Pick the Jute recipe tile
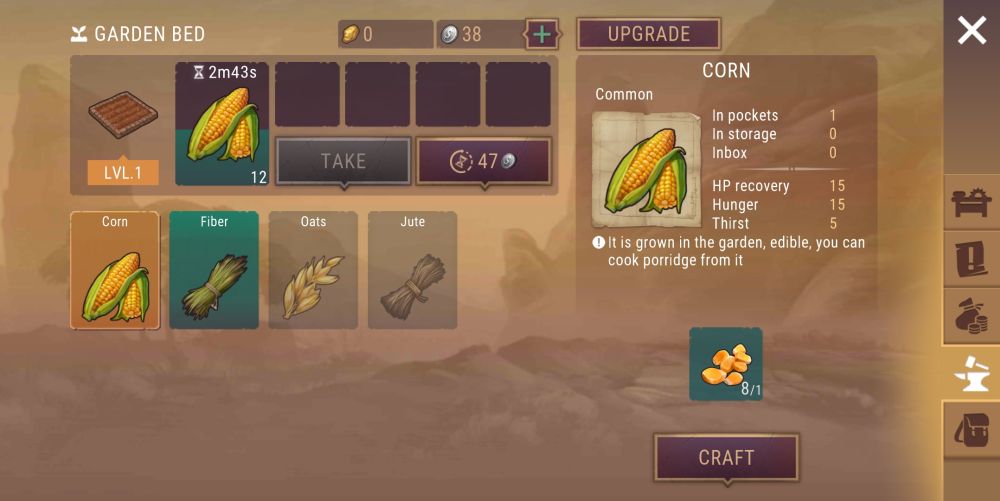Viewport: 1000px width, 501px height. (412, 270)
